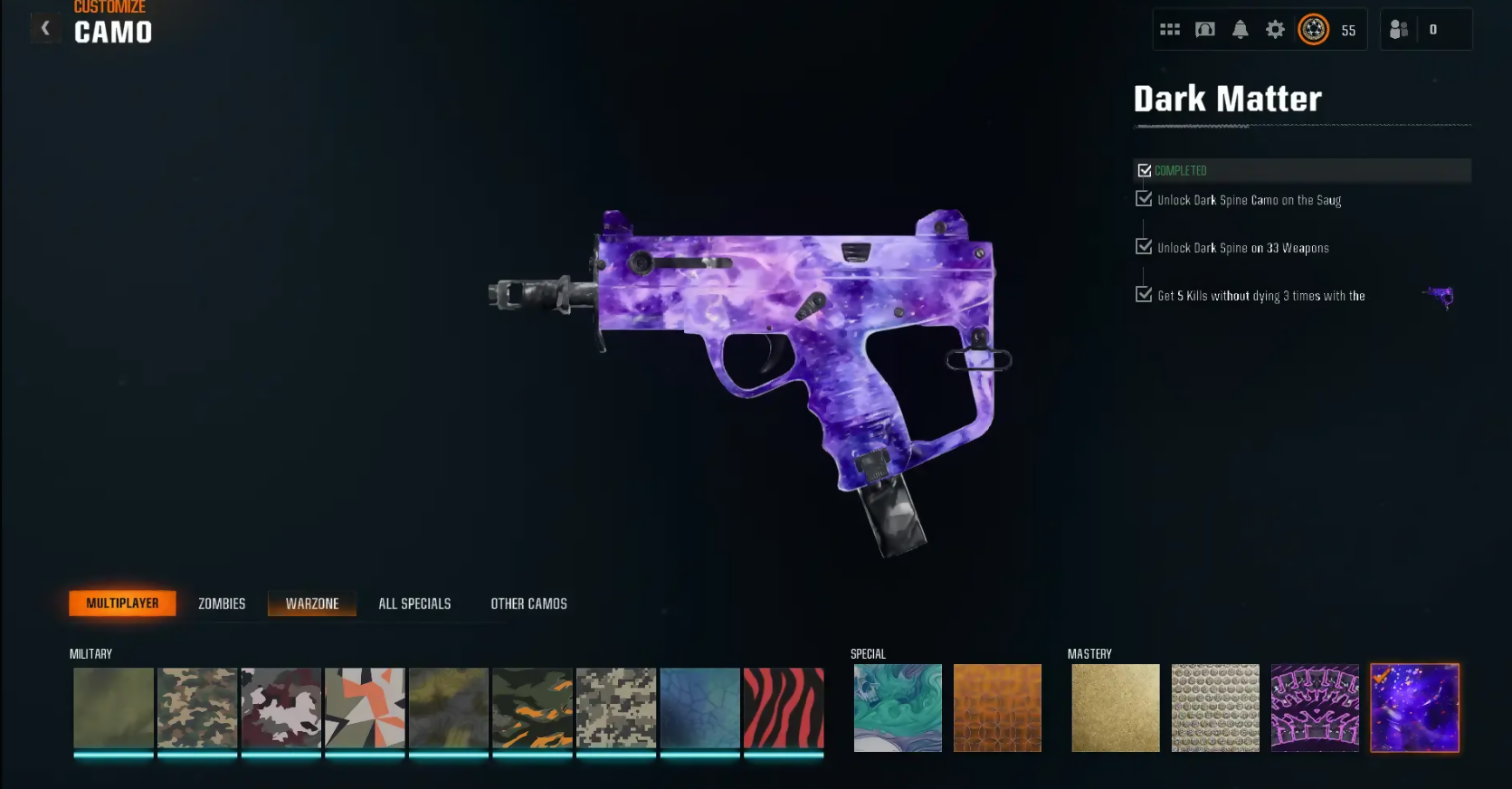The width and height of the screenshot is (1512, 789).
Task: Choose the purple Dark Spine mastery camo
Action: pyautogui.click(x=1315, y=708)
